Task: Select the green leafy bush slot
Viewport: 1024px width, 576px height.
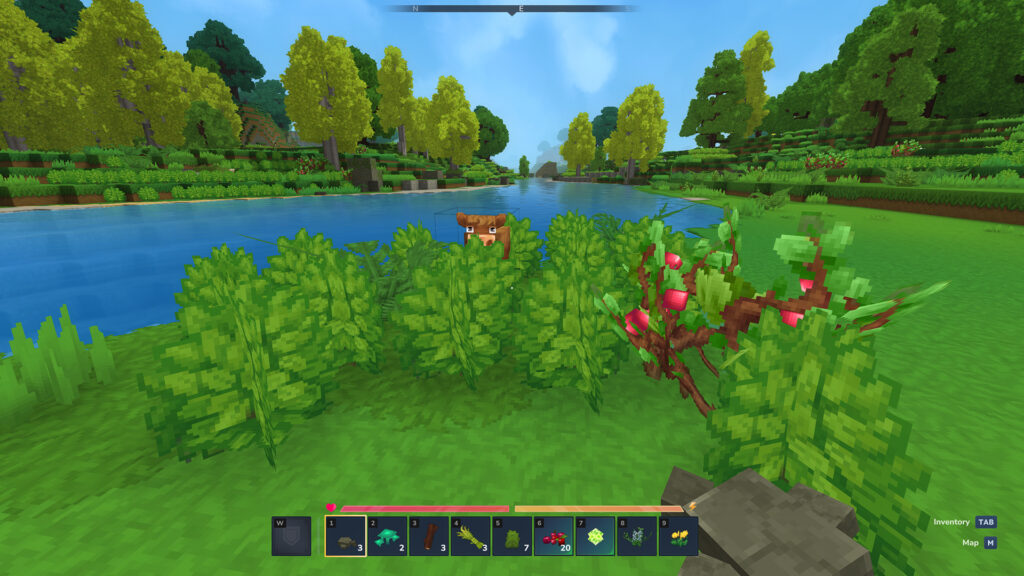Action: [512, 537]
